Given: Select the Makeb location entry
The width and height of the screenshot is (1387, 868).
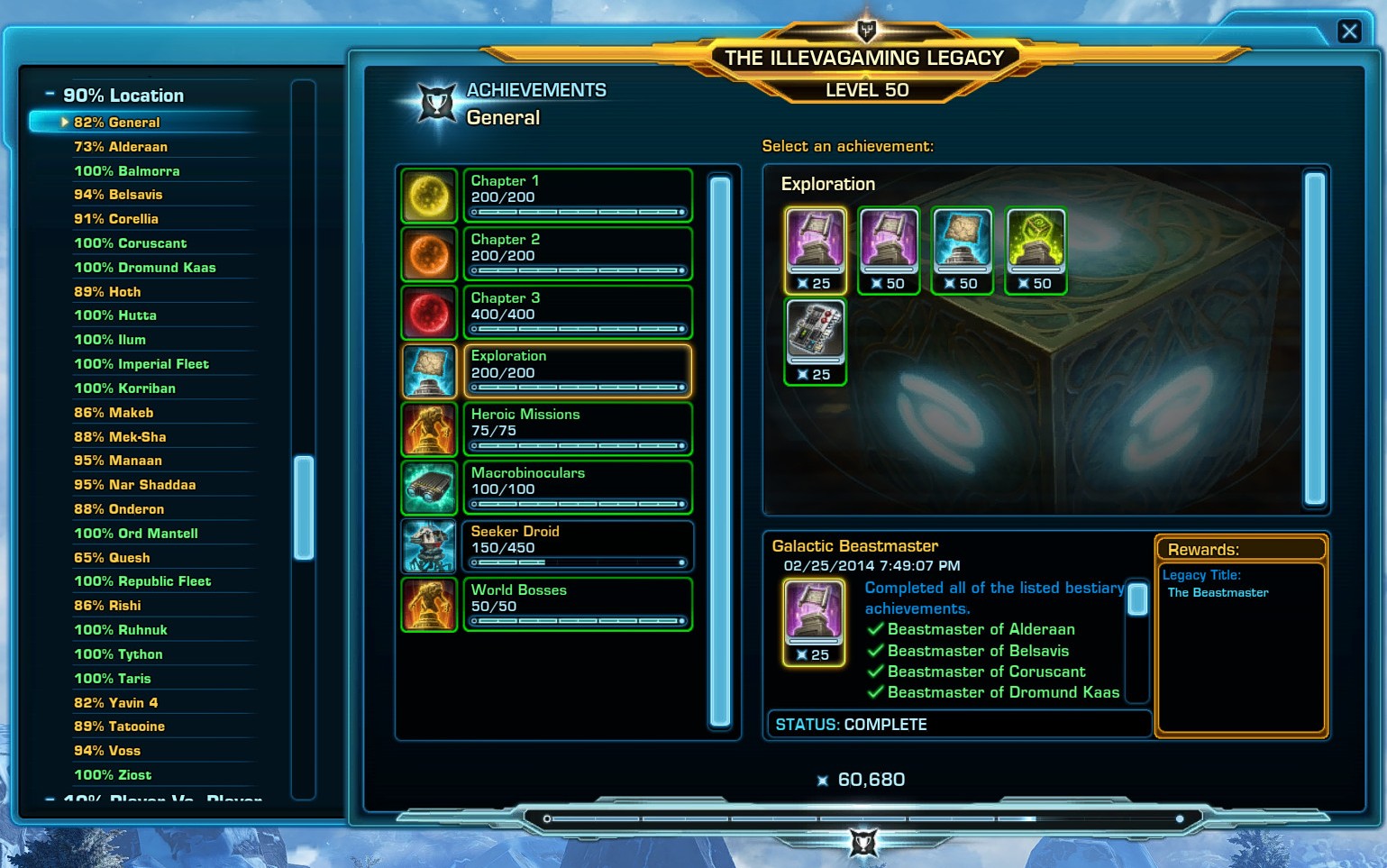Looking at the screenshot, I should pyautogui.click(x=114, y=413).
